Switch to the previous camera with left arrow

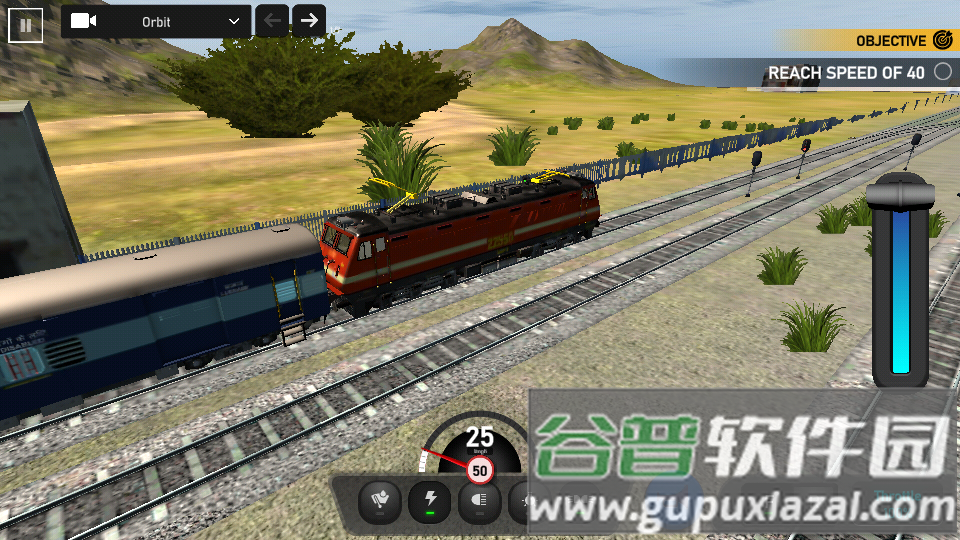pyautogui.click(x=272, y=21)
